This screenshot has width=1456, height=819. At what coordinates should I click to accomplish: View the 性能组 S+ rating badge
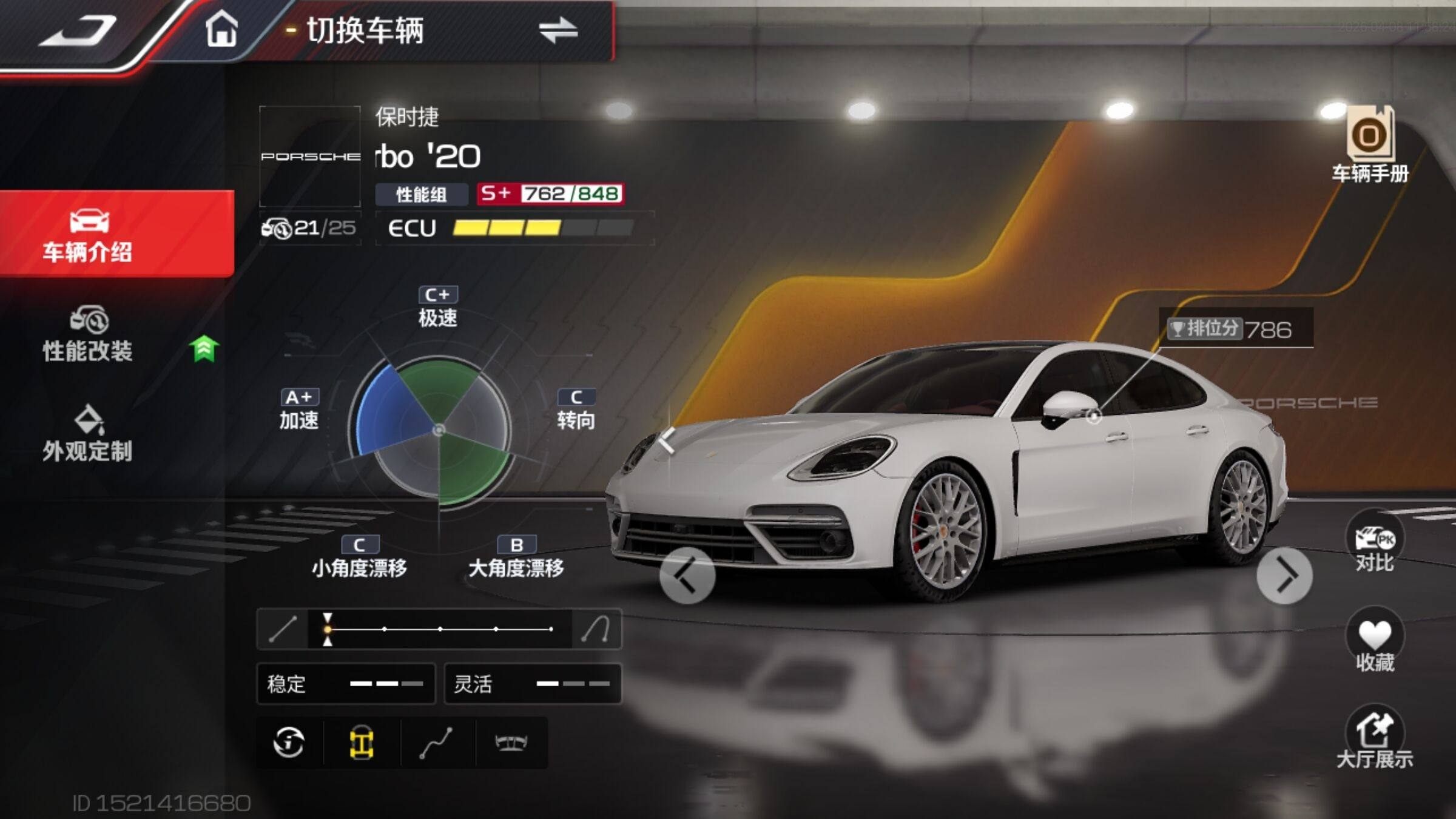(550, 194)
